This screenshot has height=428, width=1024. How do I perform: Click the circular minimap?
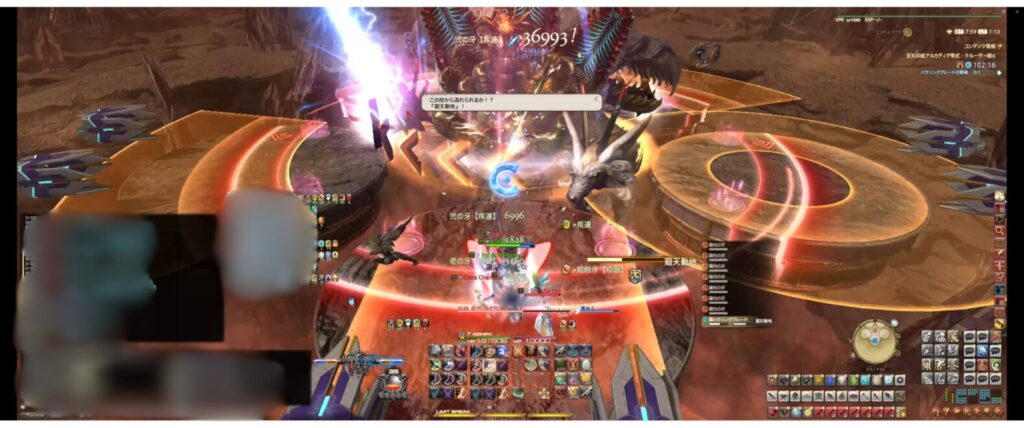[874, 342]
